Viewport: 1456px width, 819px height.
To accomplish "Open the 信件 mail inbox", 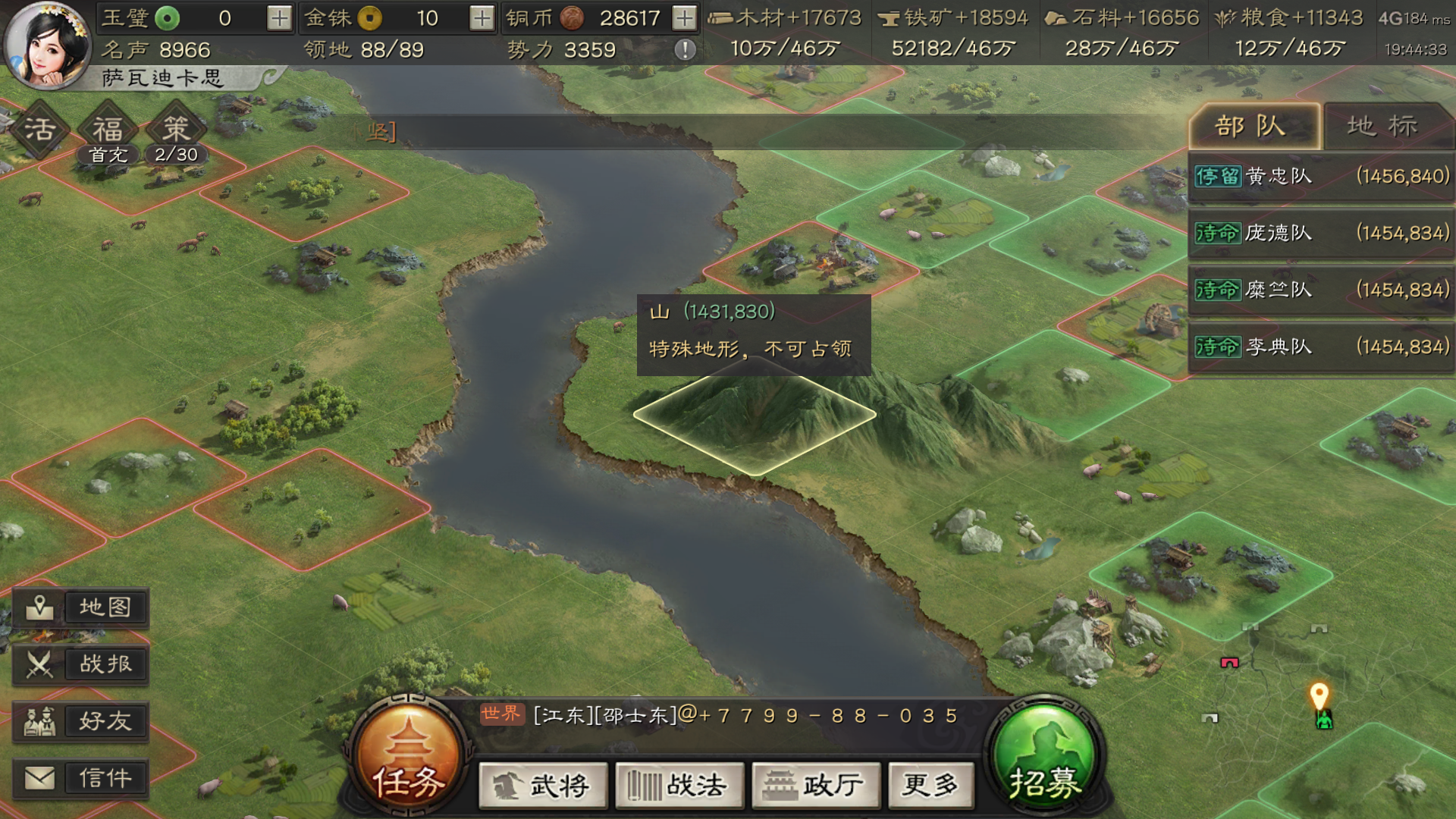I will pos(81,778).
